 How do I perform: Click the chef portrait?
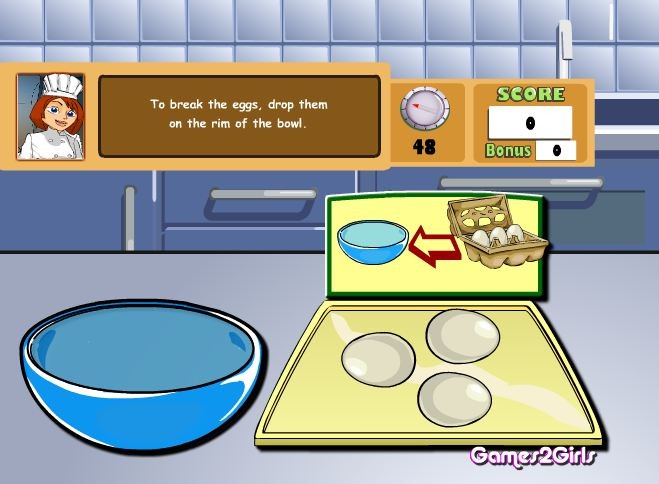[x=51, y=116]
